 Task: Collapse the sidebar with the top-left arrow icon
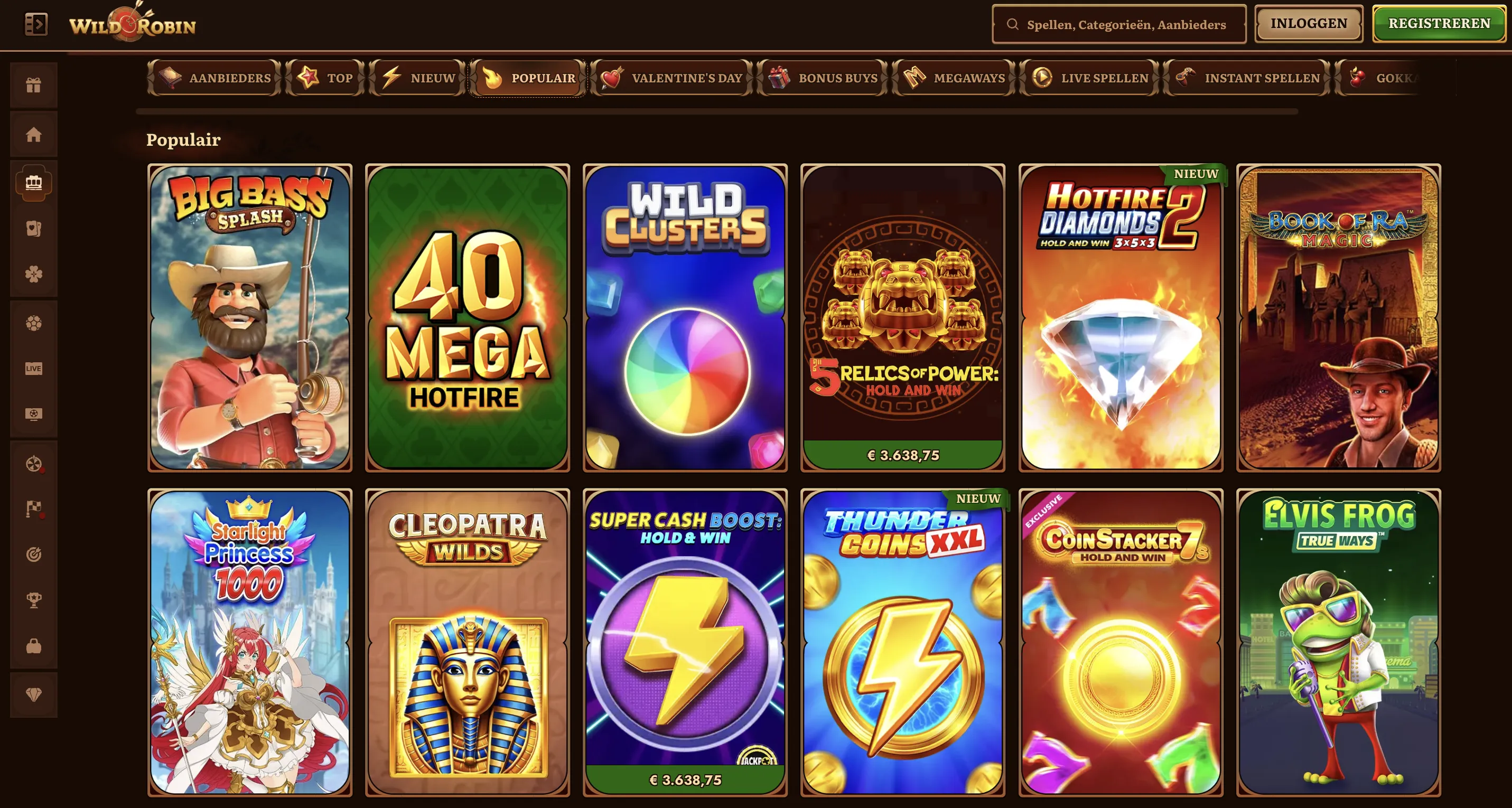(36, 23)
